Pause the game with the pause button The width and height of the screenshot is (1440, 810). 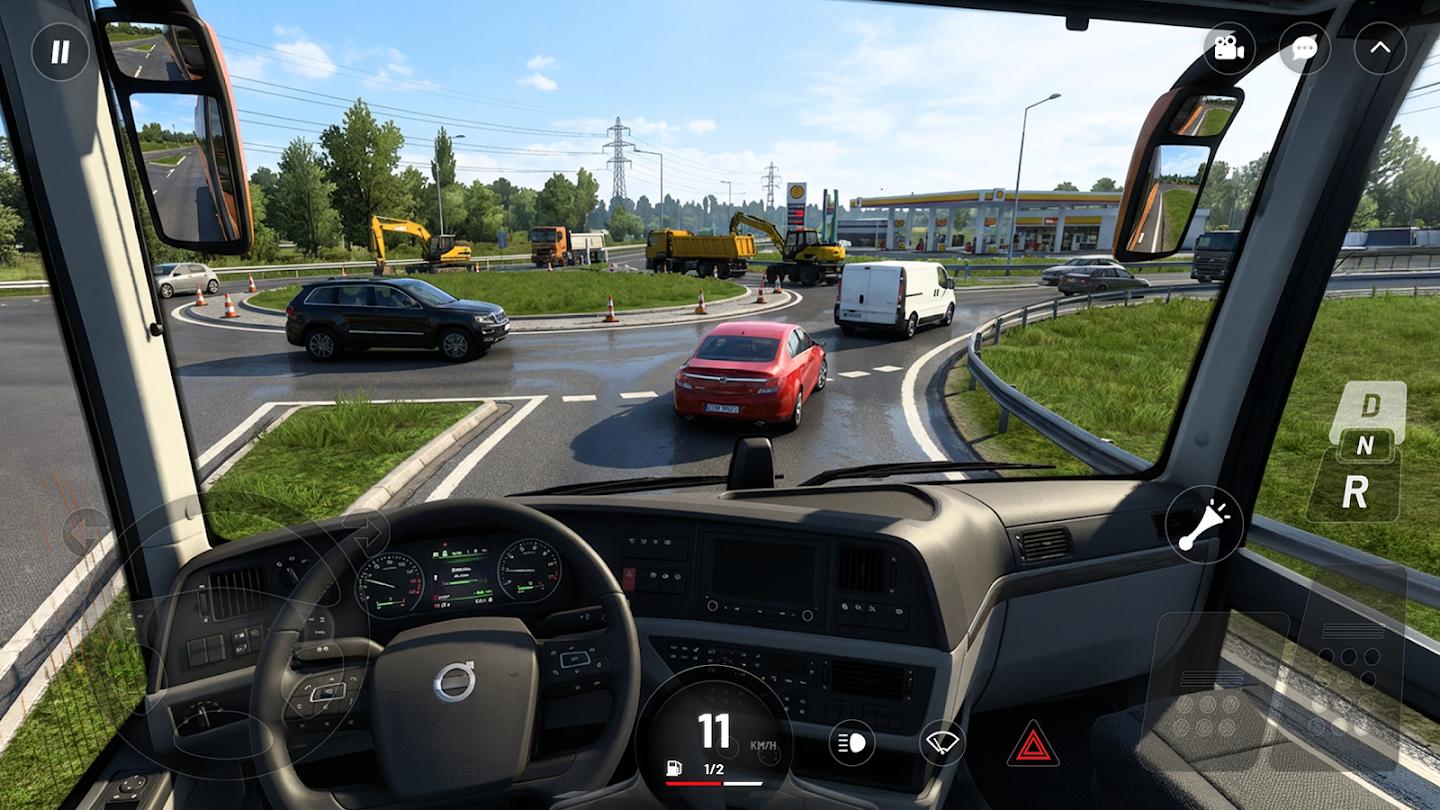pos(60,52)
